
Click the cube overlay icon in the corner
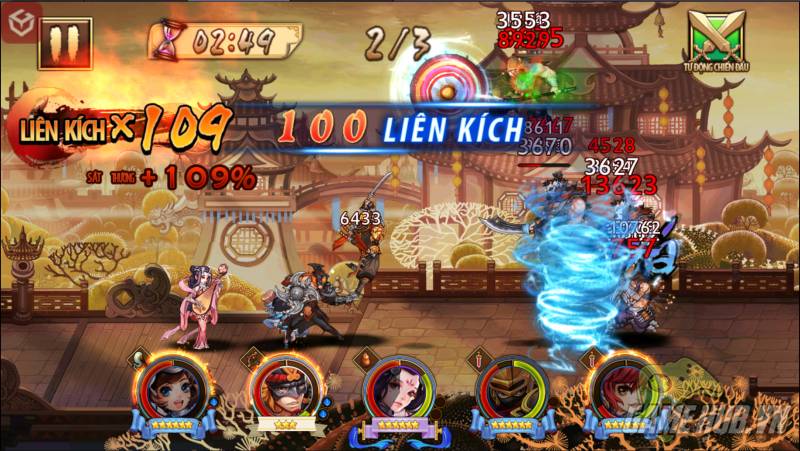[15, 14]
